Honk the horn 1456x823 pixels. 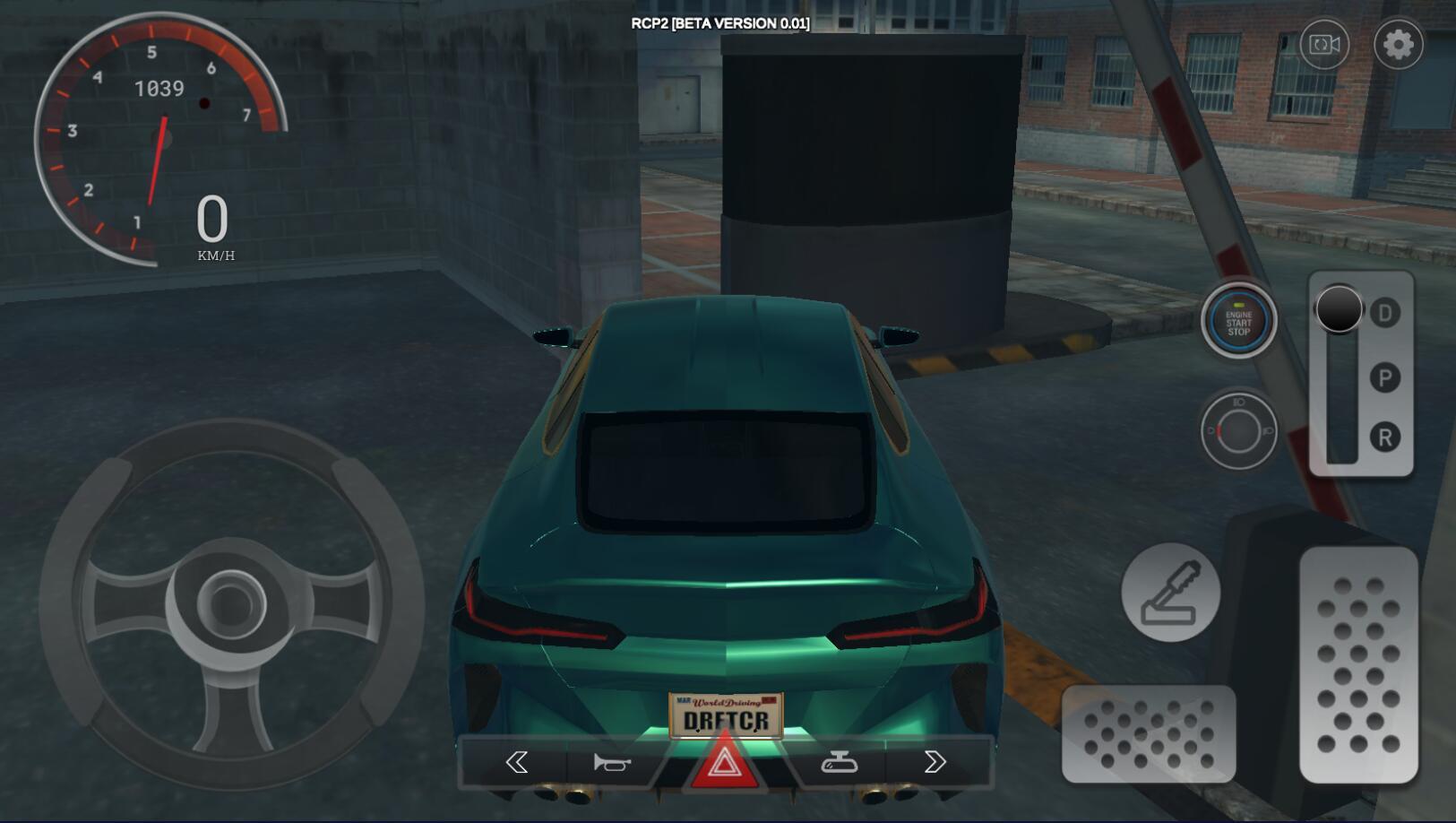click(612, 762)
